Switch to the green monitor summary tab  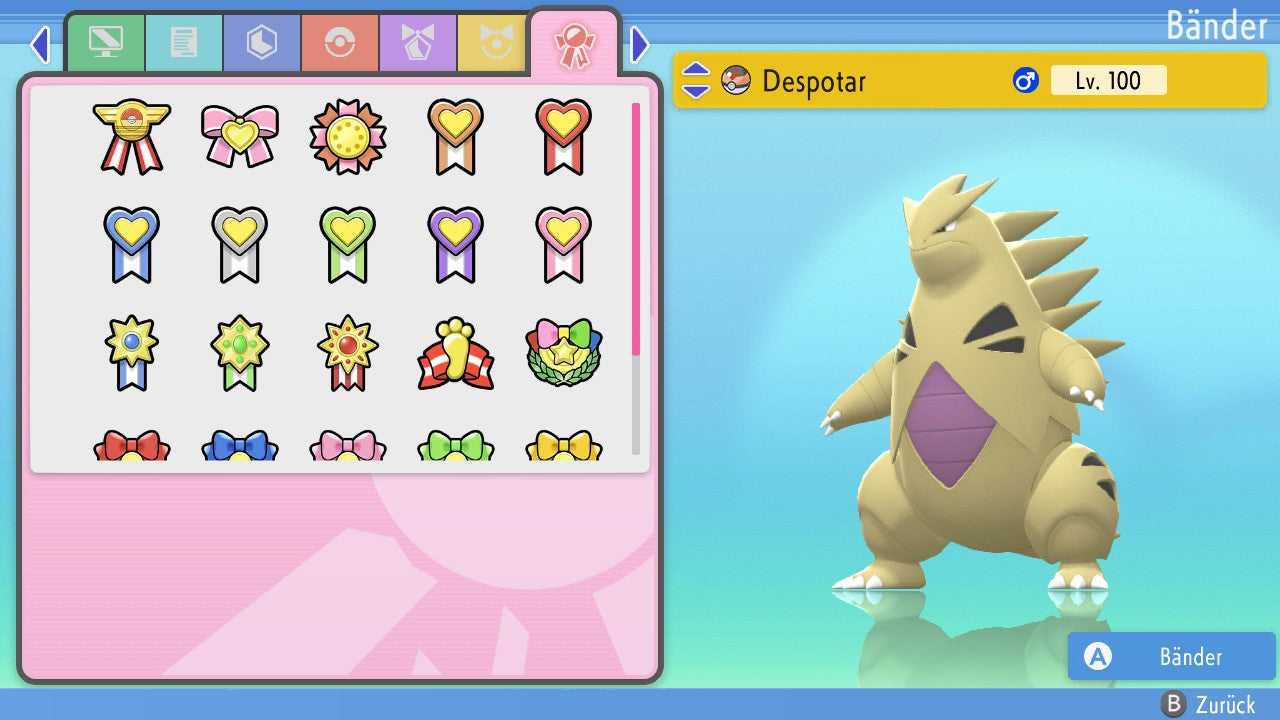[x=106, y=42]
